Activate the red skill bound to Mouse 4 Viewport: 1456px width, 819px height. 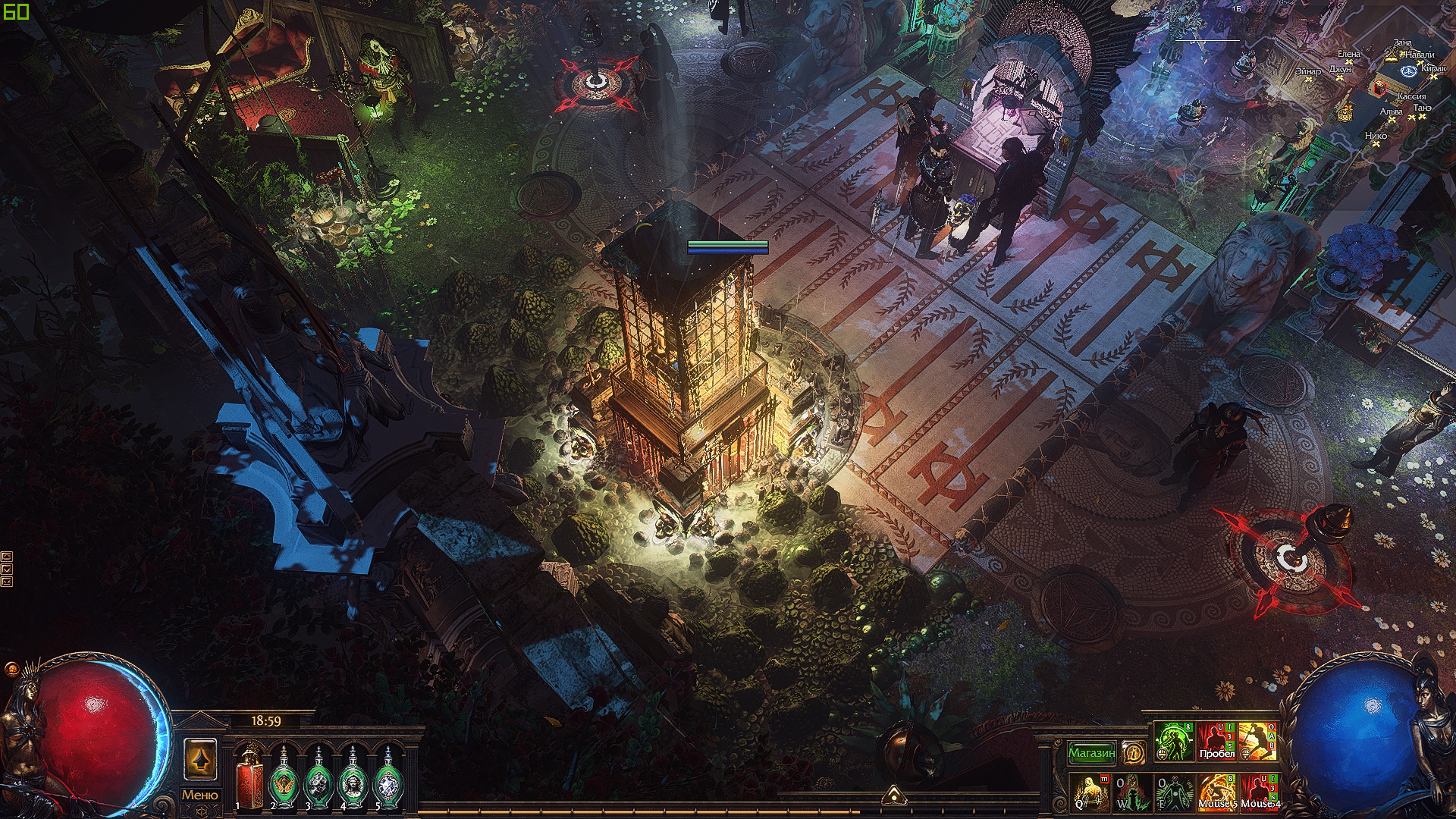[1259, 792]
